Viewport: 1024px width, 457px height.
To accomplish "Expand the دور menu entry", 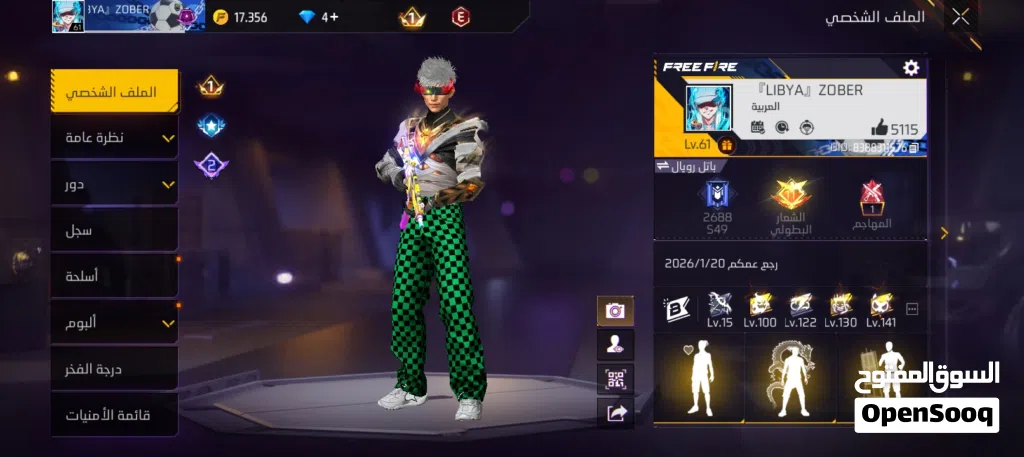I will tap(115, 184).
